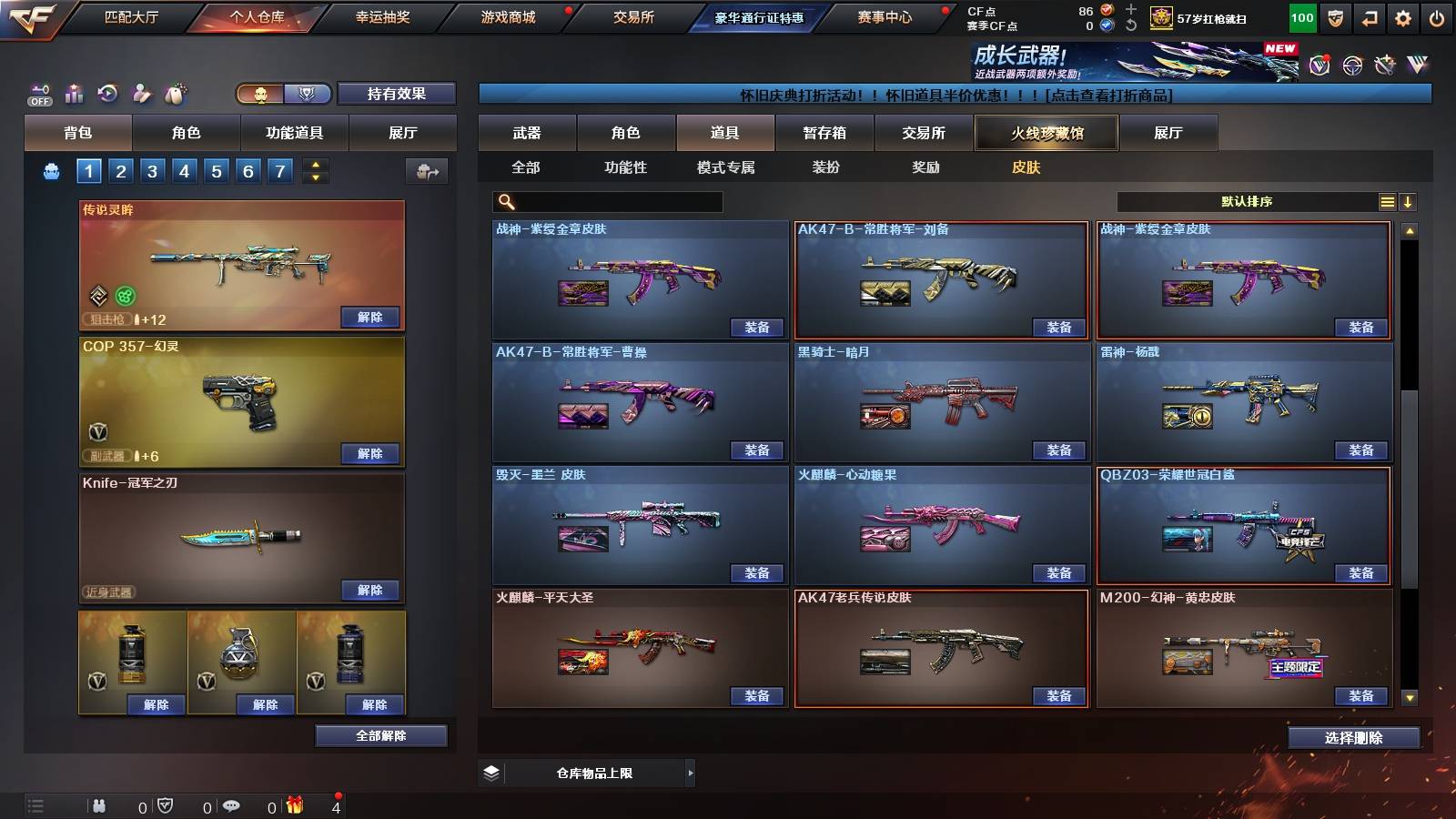This screenshot has height=819, width=1456.
Task: Click the wrench customization icon under the NEW banner
Action: (1384, 64)
